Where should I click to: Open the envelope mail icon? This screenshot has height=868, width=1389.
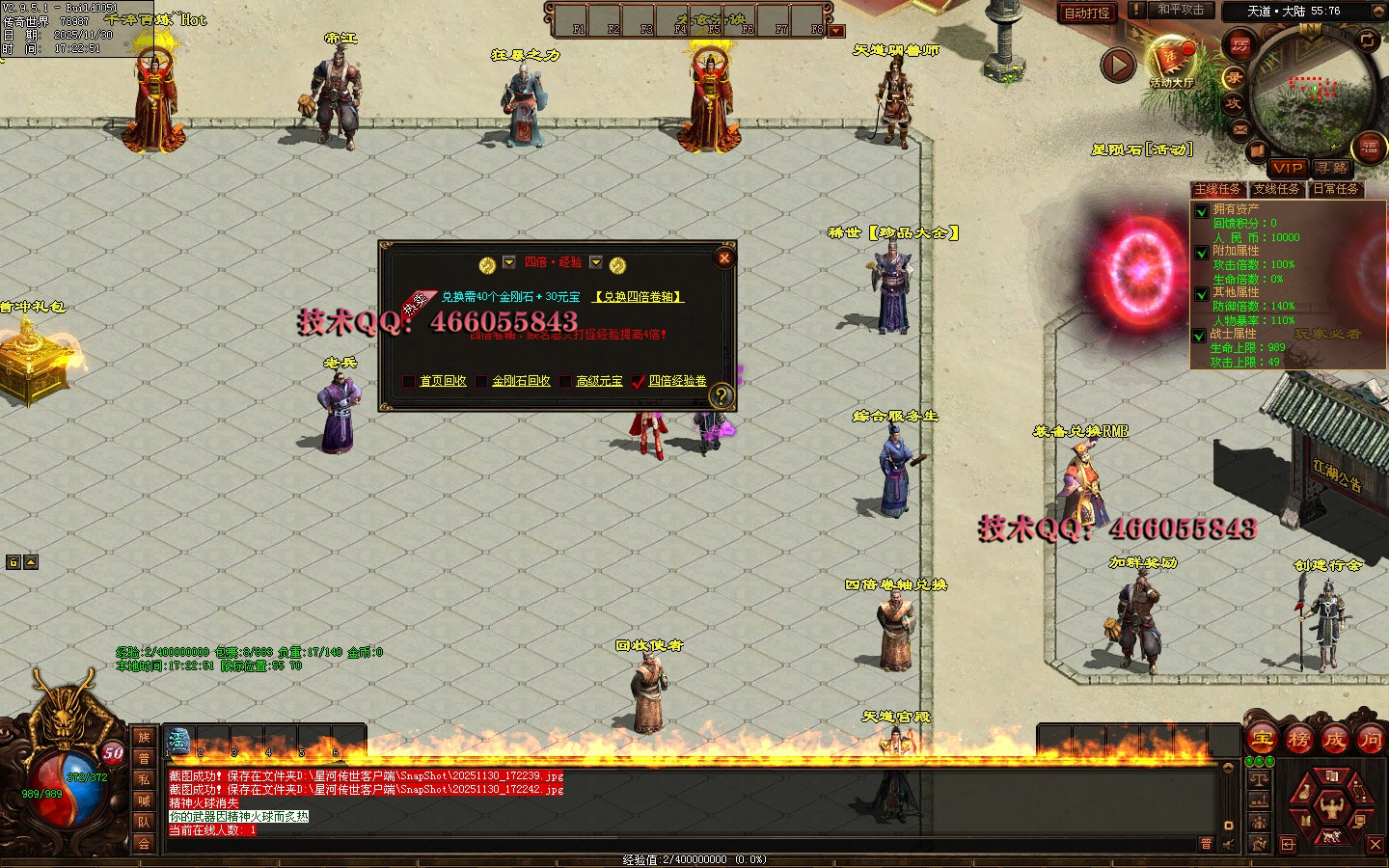pyautogui.click(x=1240, y=128)
